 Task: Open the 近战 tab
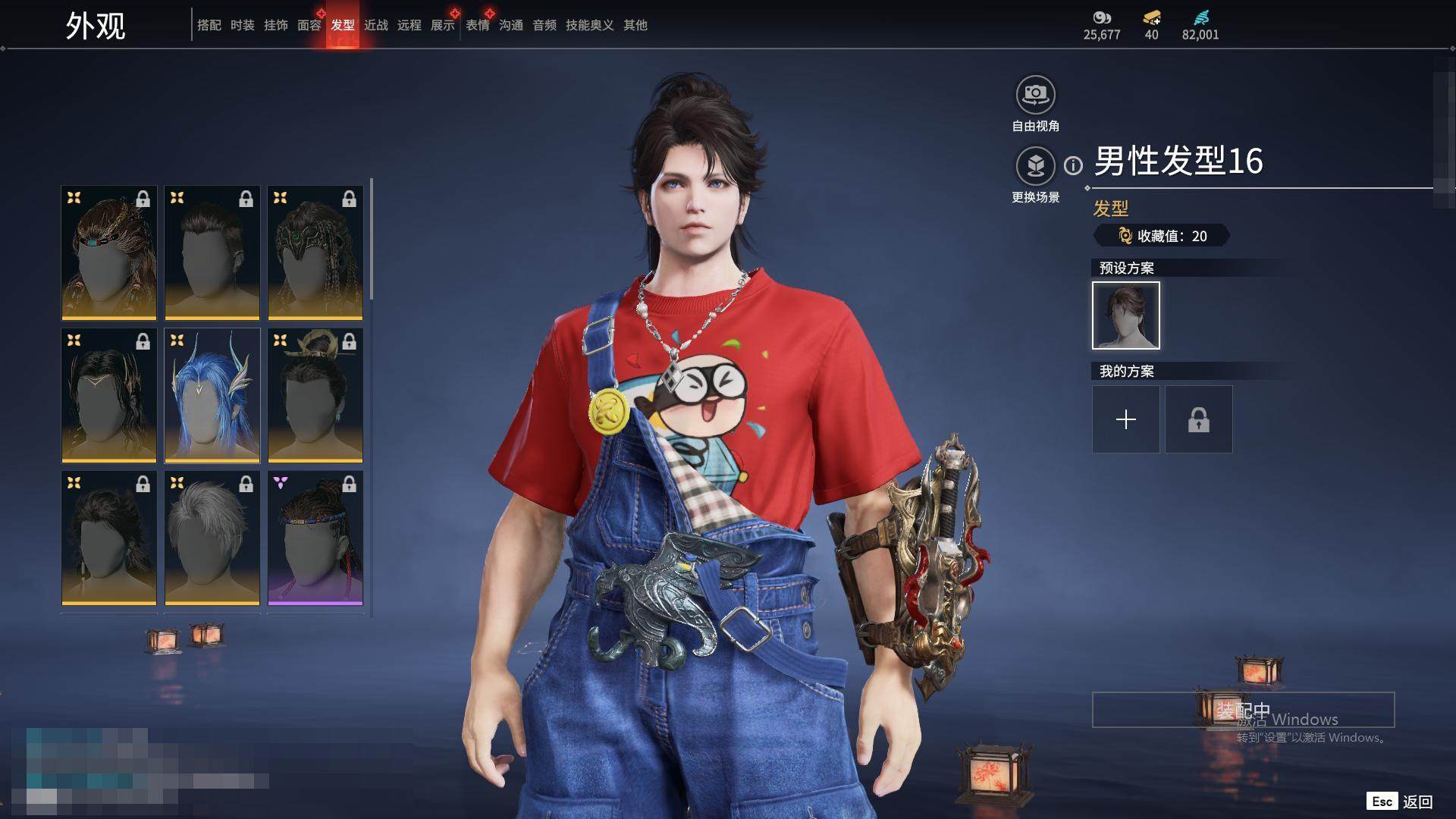tap(375, 25)
